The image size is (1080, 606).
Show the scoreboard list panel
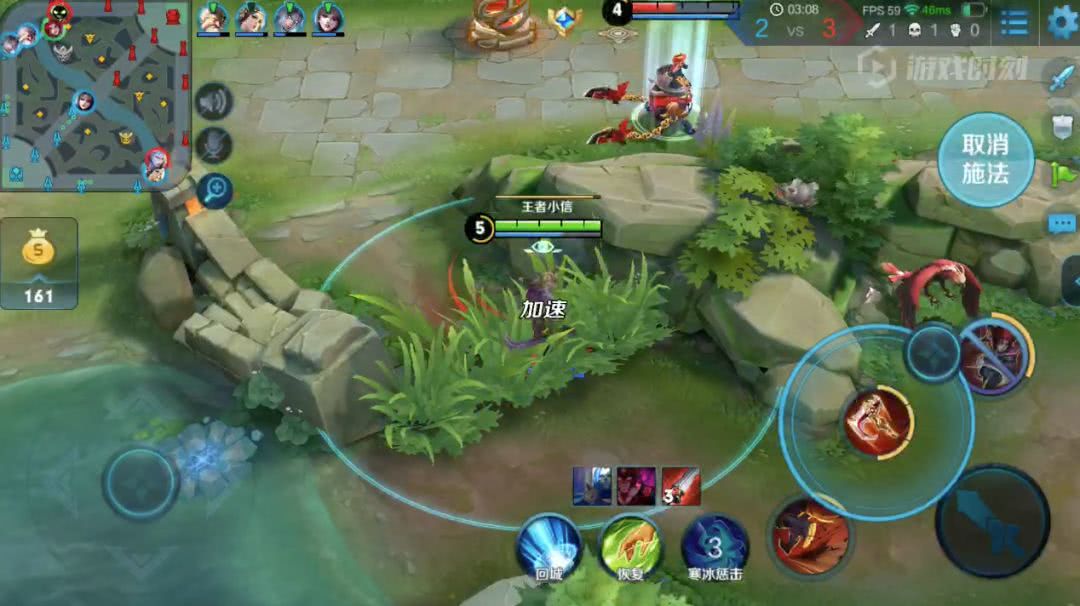coord(1014,22)
